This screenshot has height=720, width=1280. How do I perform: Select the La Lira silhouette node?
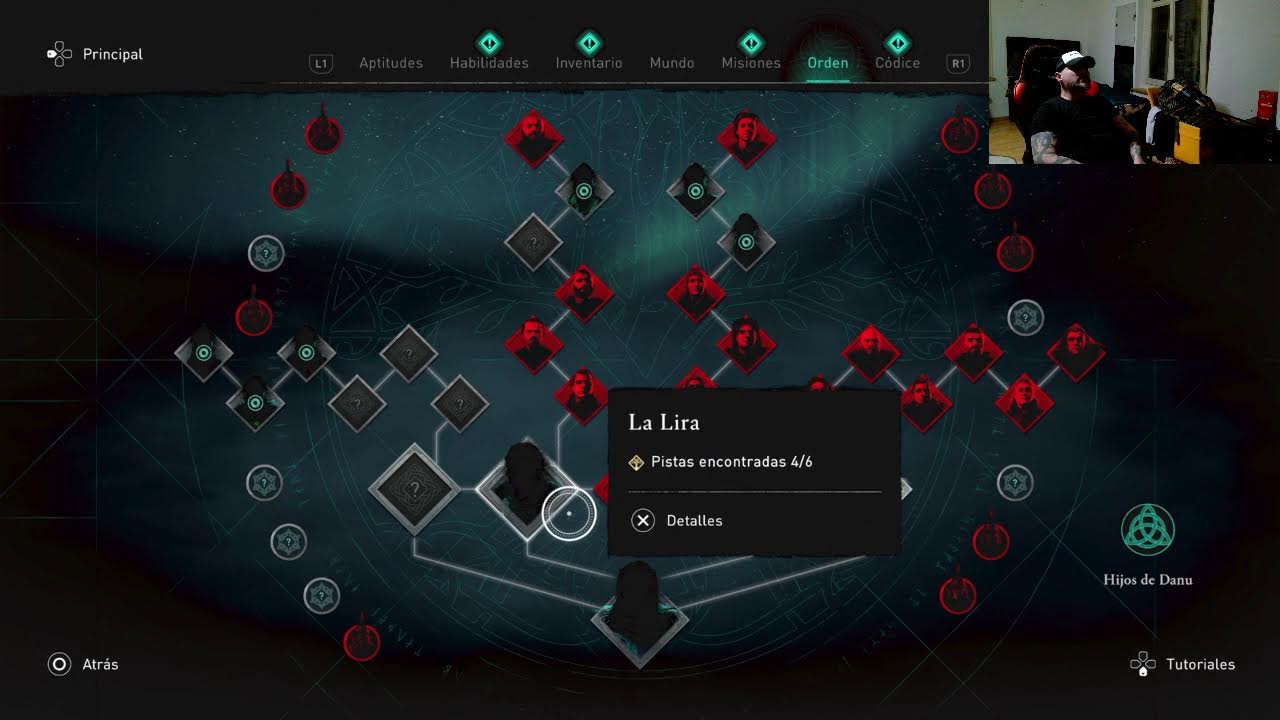(523, 485)
